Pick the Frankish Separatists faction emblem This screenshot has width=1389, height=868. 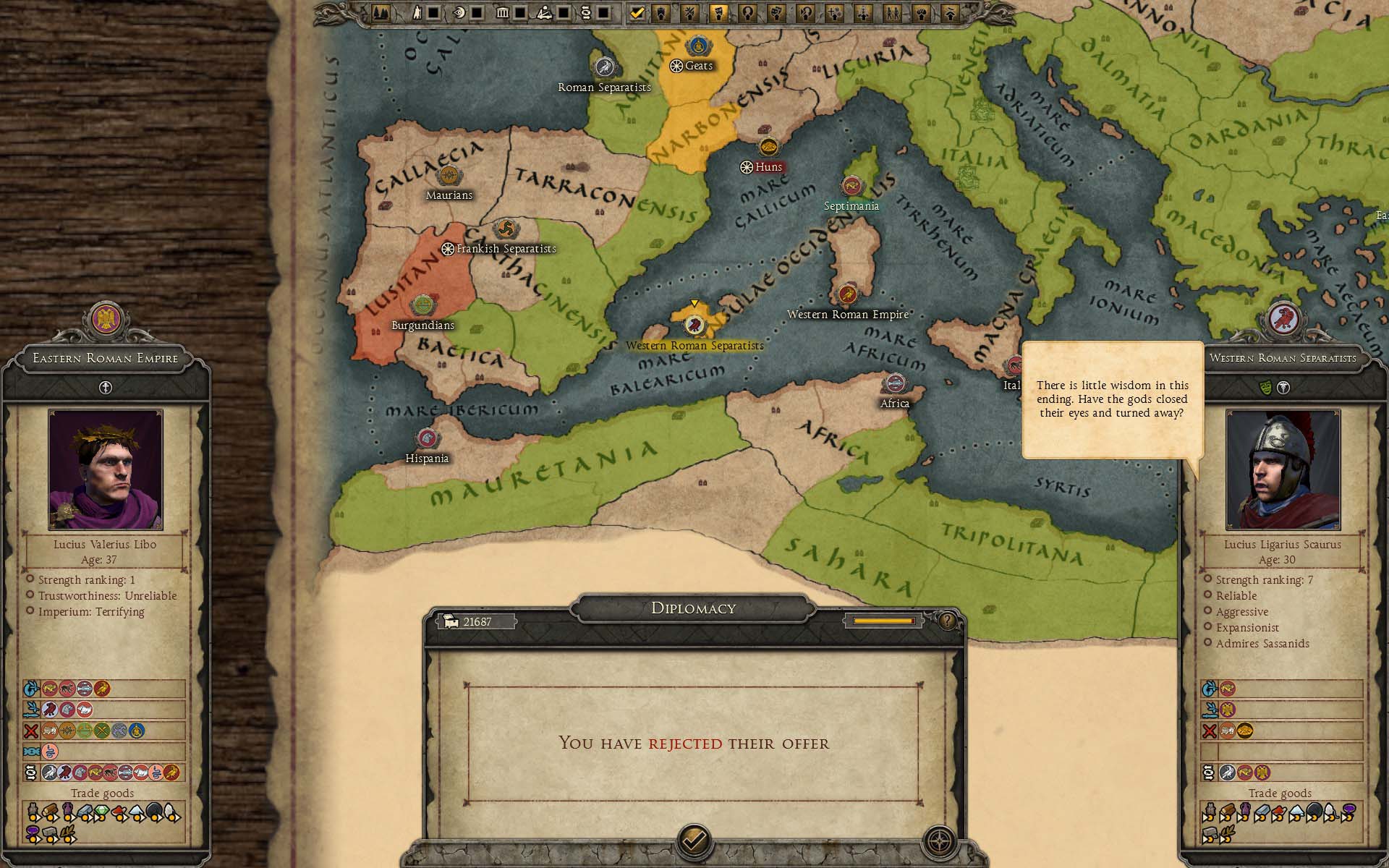506,230
